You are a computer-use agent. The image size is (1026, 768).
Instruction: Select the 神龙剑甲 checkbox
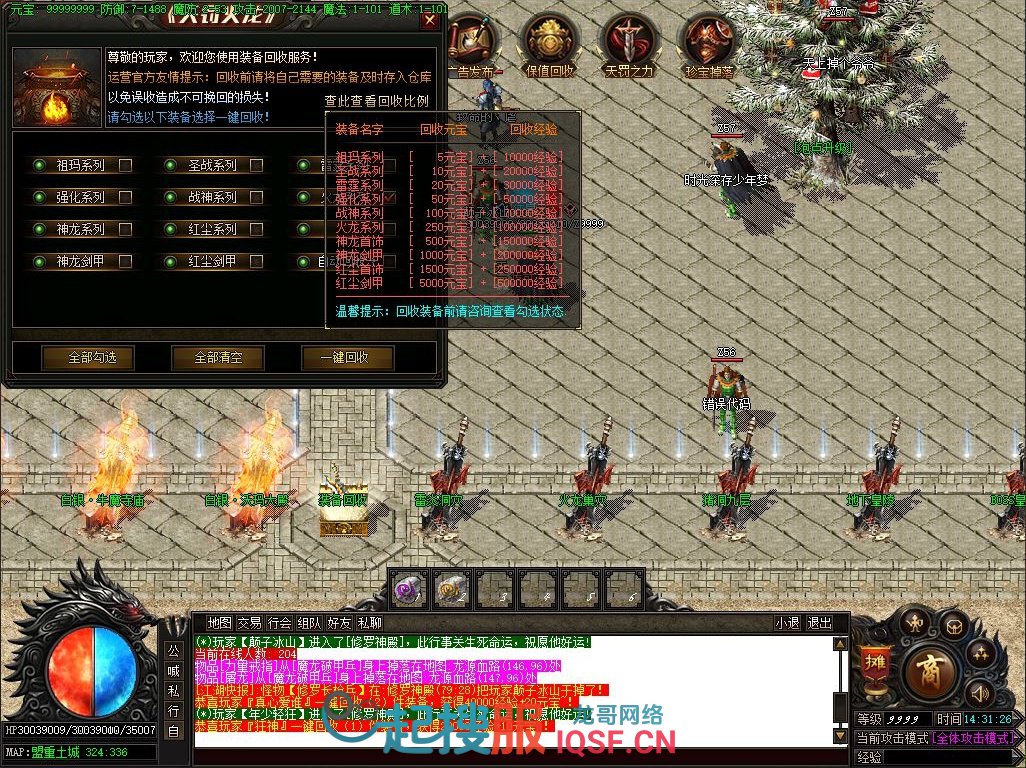click(125, 262)
